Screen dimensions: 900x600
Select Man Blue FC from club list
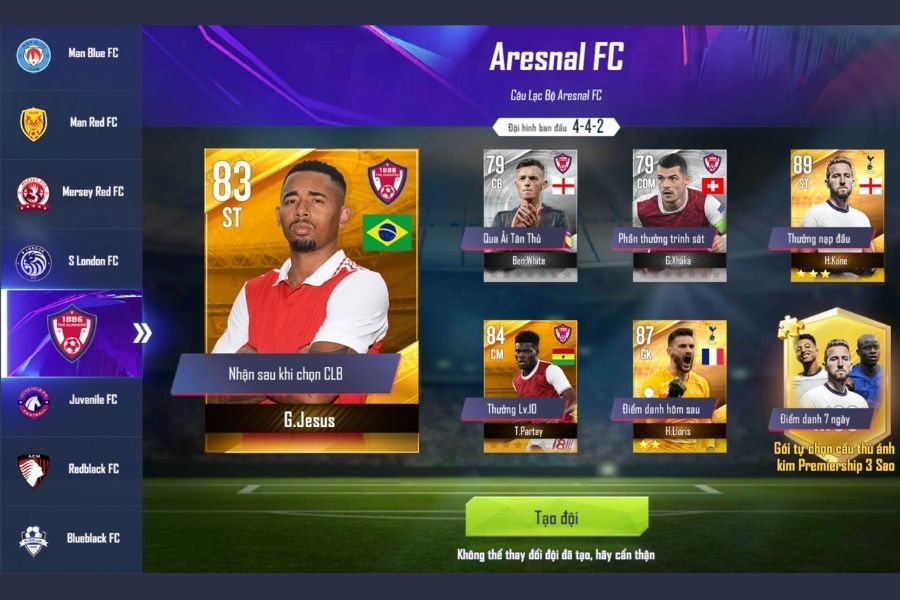pos(70,53)
